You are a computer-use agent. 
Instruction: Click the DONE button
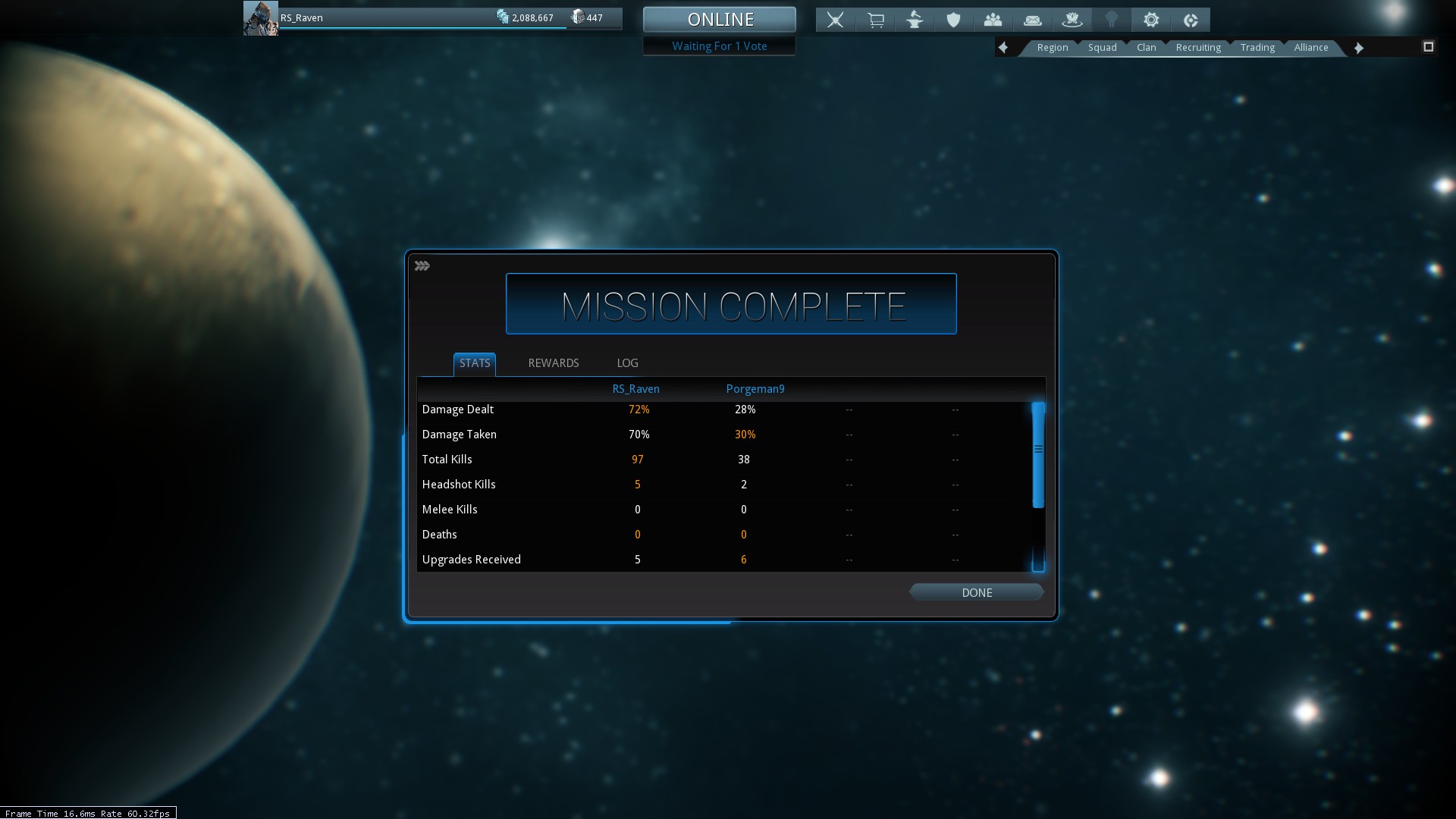976,592
